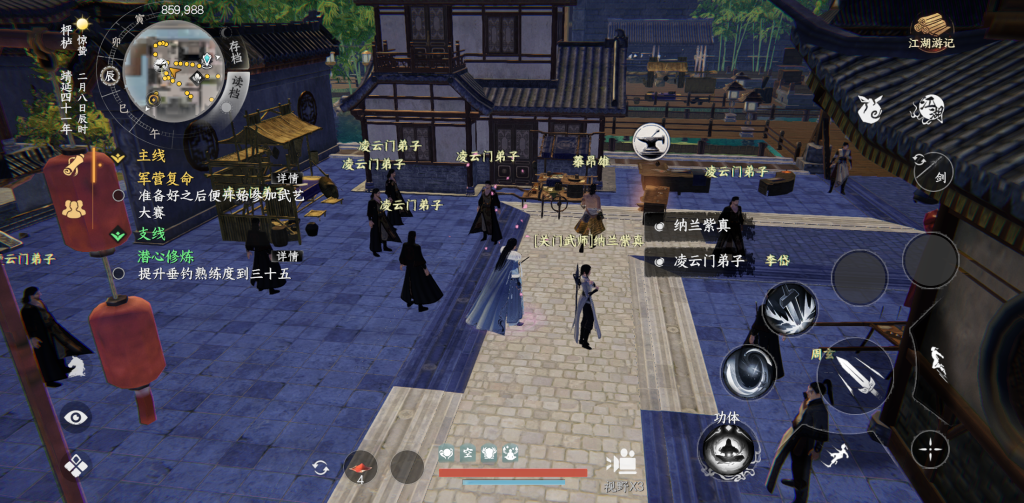Switch weapon with the 剑 sword button

pyautogui.click(x=934, y=172)
